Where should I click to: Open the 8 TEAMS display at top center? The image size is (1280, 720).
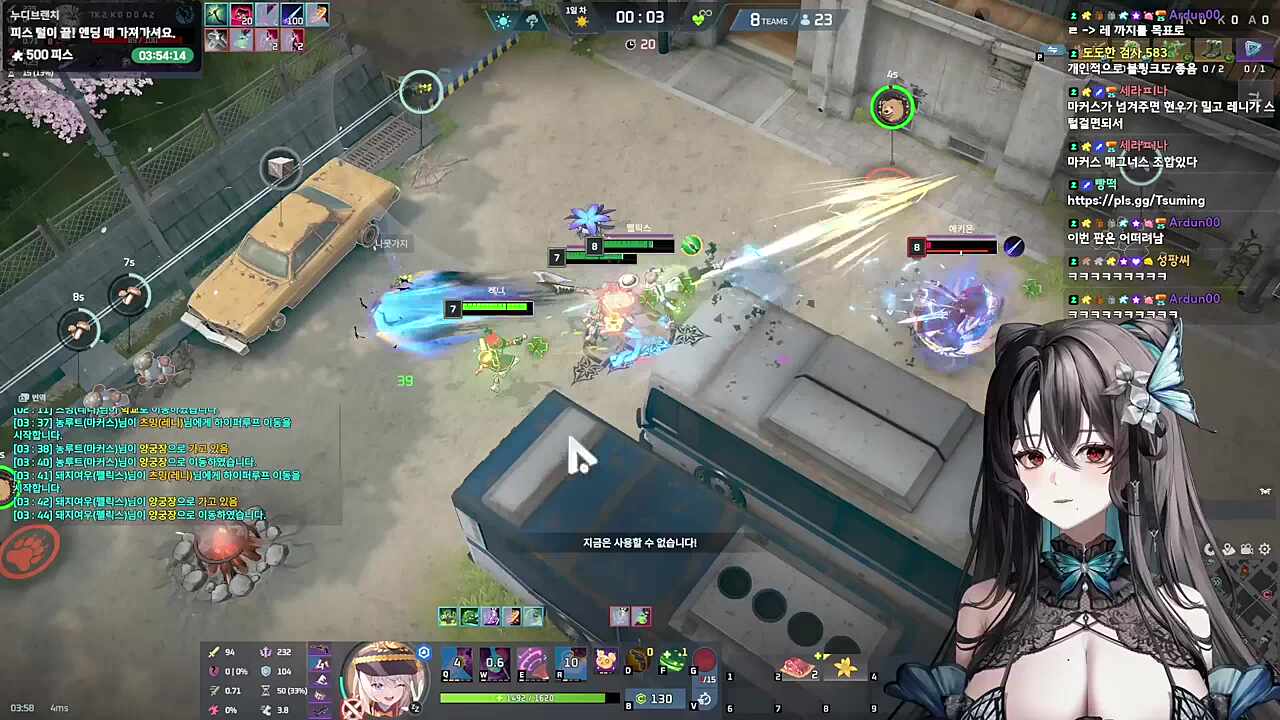click(x=768, y=19)
